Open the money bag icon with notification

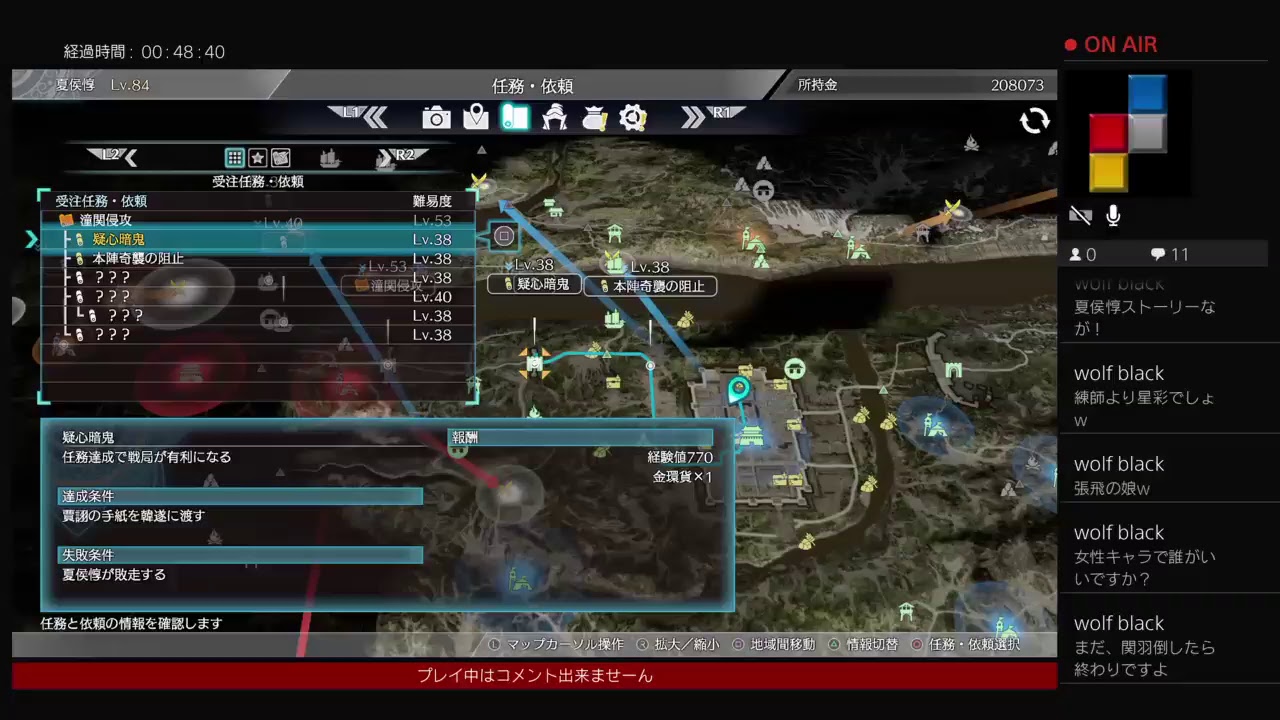tap(593, 118)
